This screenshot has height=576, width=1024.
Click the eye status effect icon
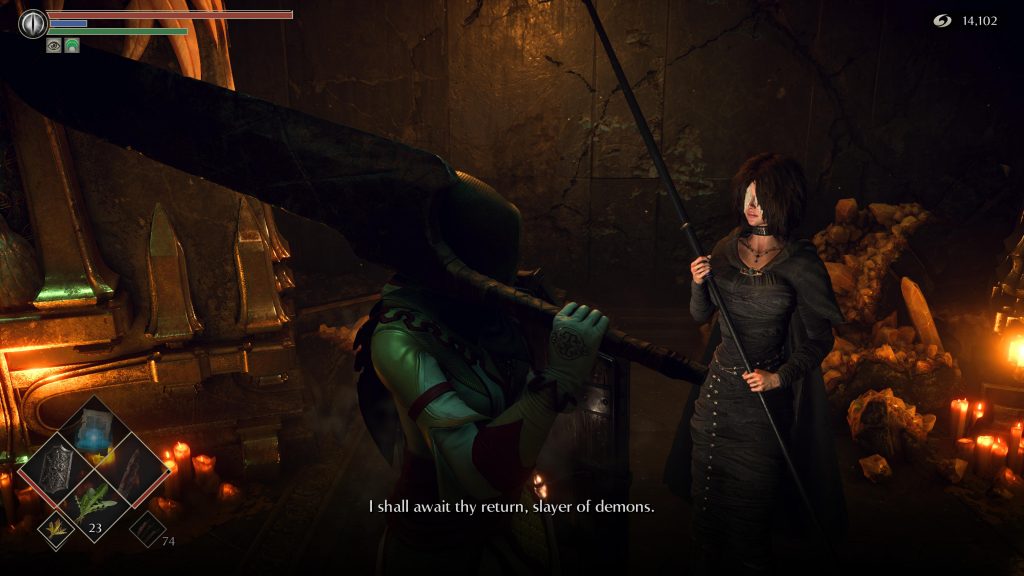click(54, 45)
